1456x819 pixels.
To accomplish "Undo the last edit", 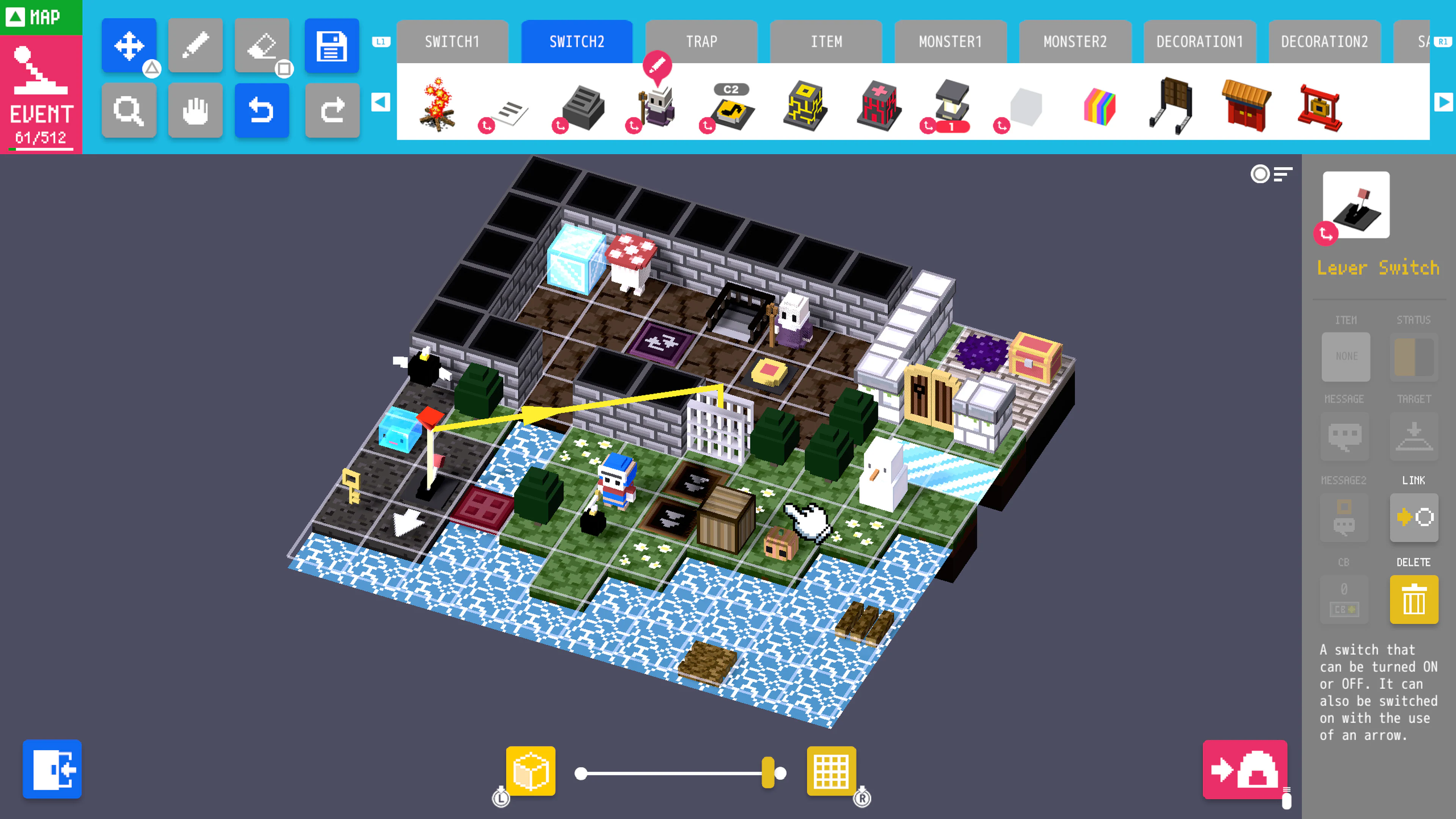I will (x=262, y=110).
